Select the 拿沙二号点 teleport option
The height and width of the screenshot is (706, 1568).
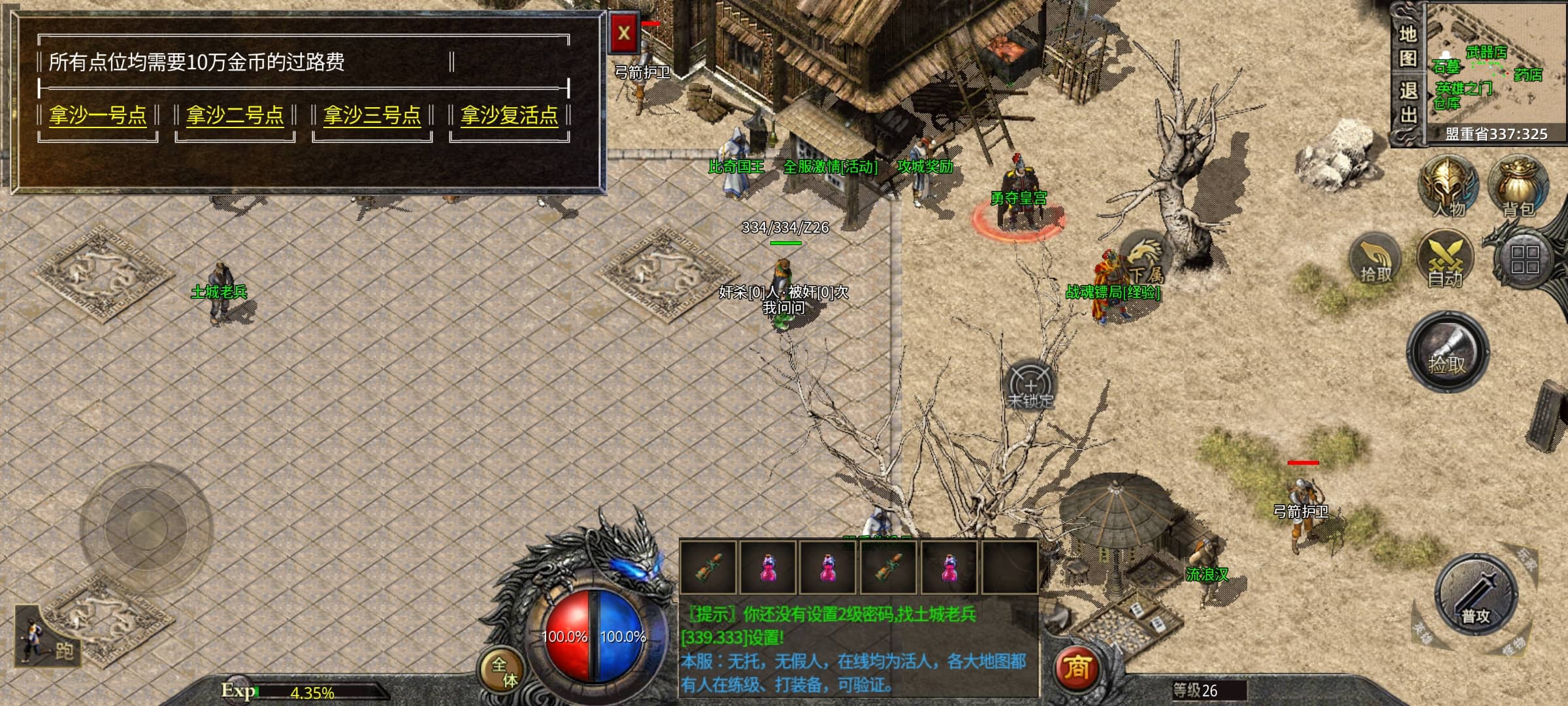point(235,116)
